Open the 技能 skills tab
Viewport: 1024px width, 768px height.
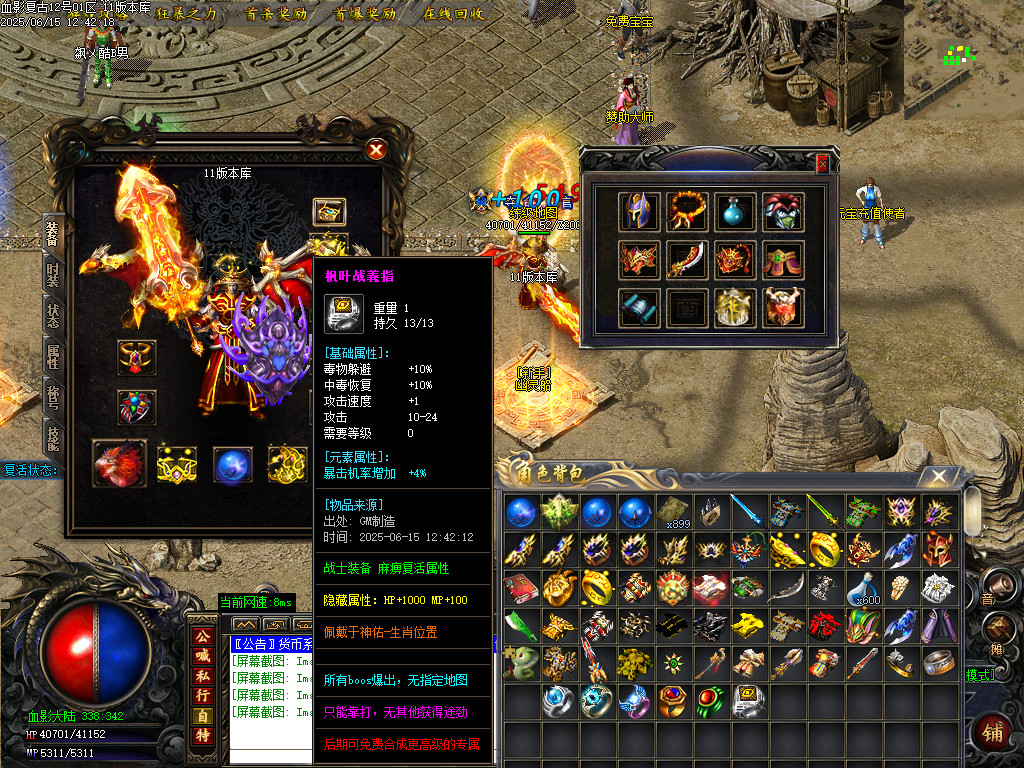tap(53, 438)
